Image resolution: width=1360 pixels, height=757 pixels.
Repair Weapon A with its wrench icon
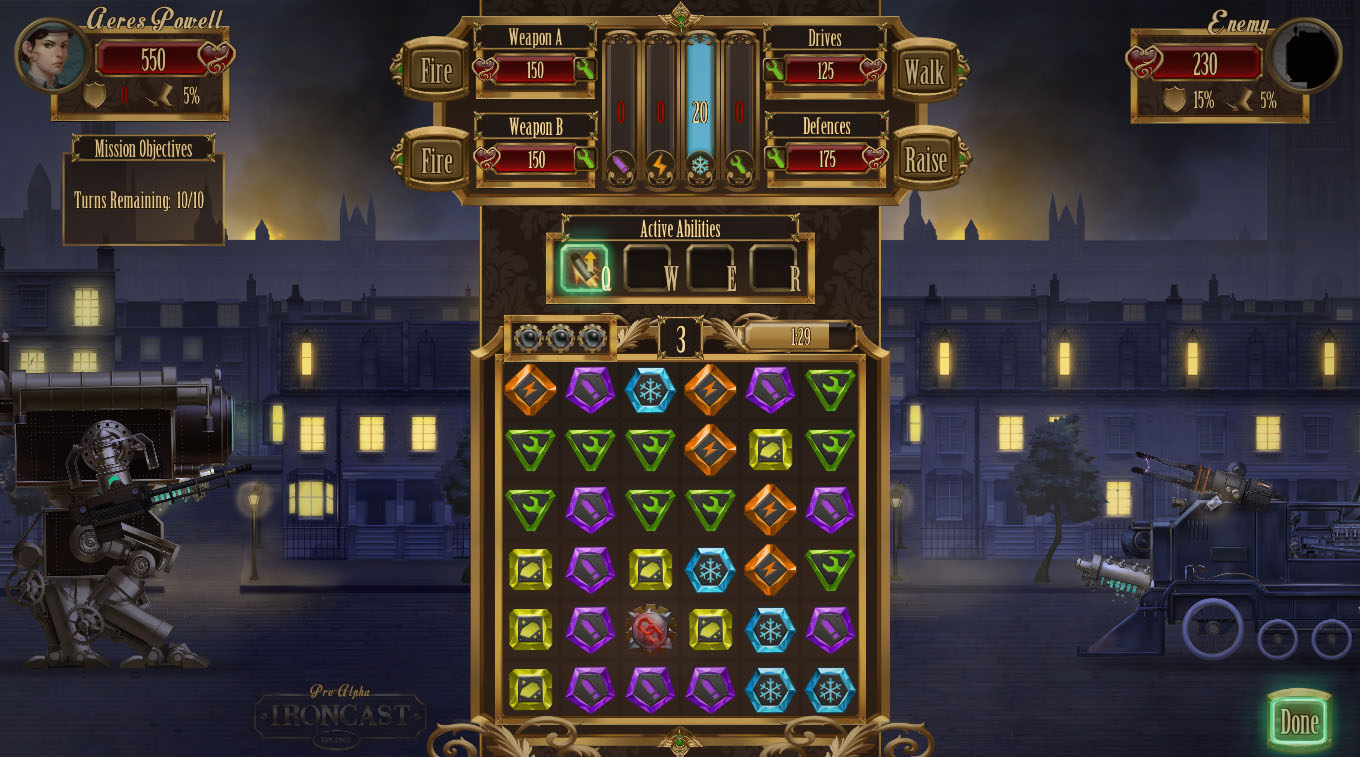pyautogui.click(x=585, y=70)
